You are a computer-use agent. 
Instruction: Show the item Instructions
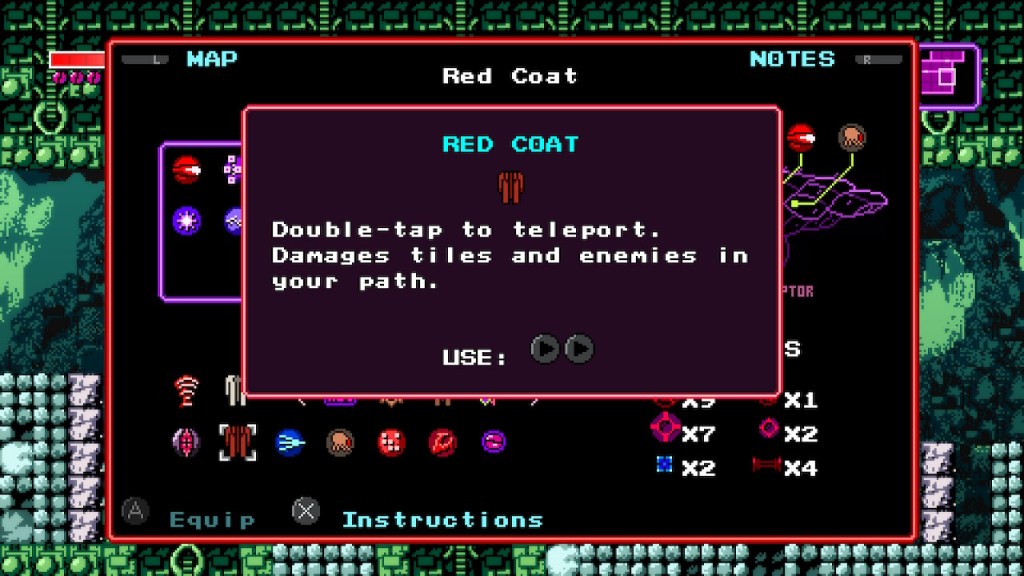(x=442, y=520)
